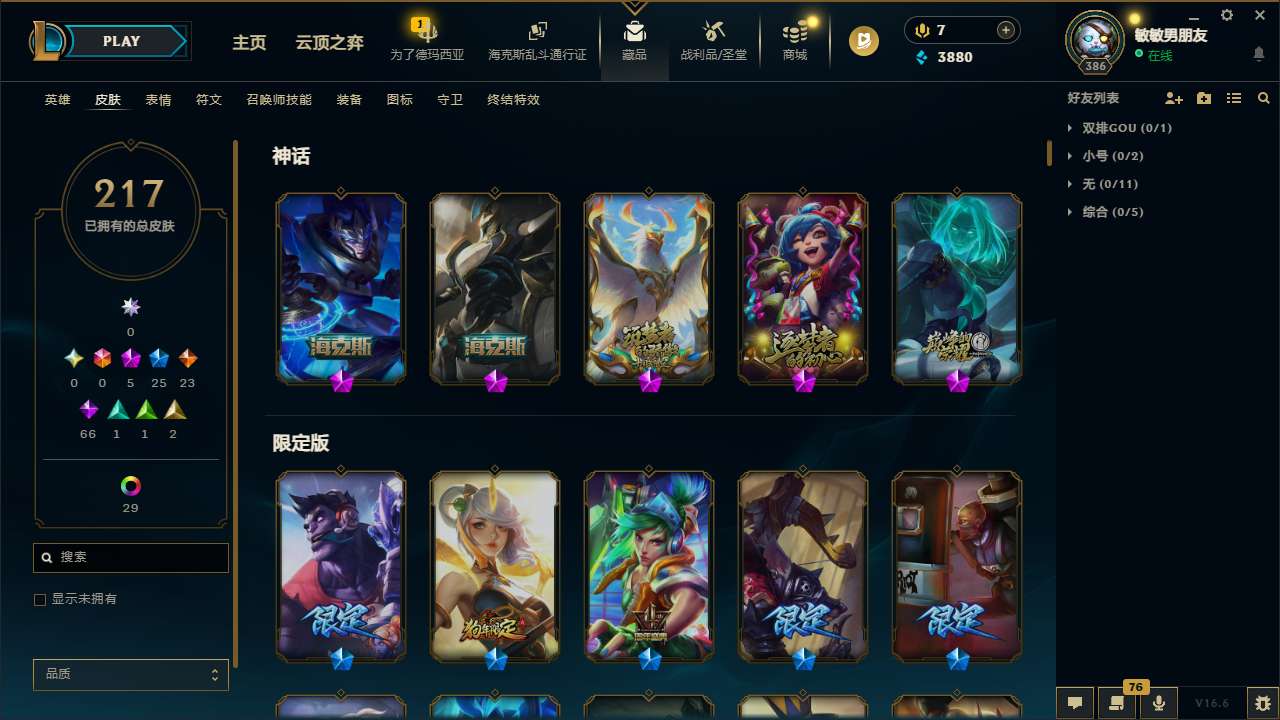The image size is (1280, 720).
Task: Click the 搜索 search input field
Action: point(130,557)
